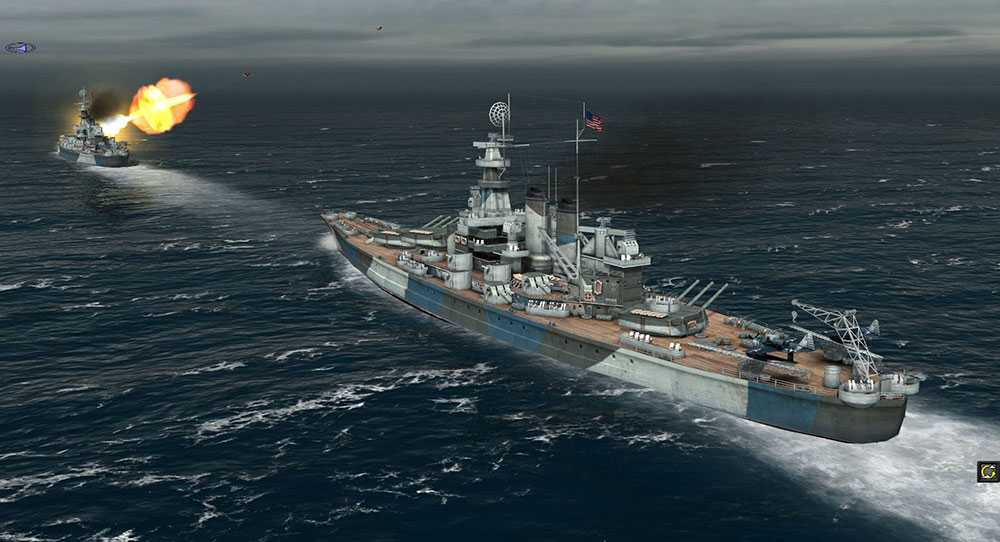1000x542 pixels.
Task: Select the small blue oval marker icon
Action: [x=19, y=47]
